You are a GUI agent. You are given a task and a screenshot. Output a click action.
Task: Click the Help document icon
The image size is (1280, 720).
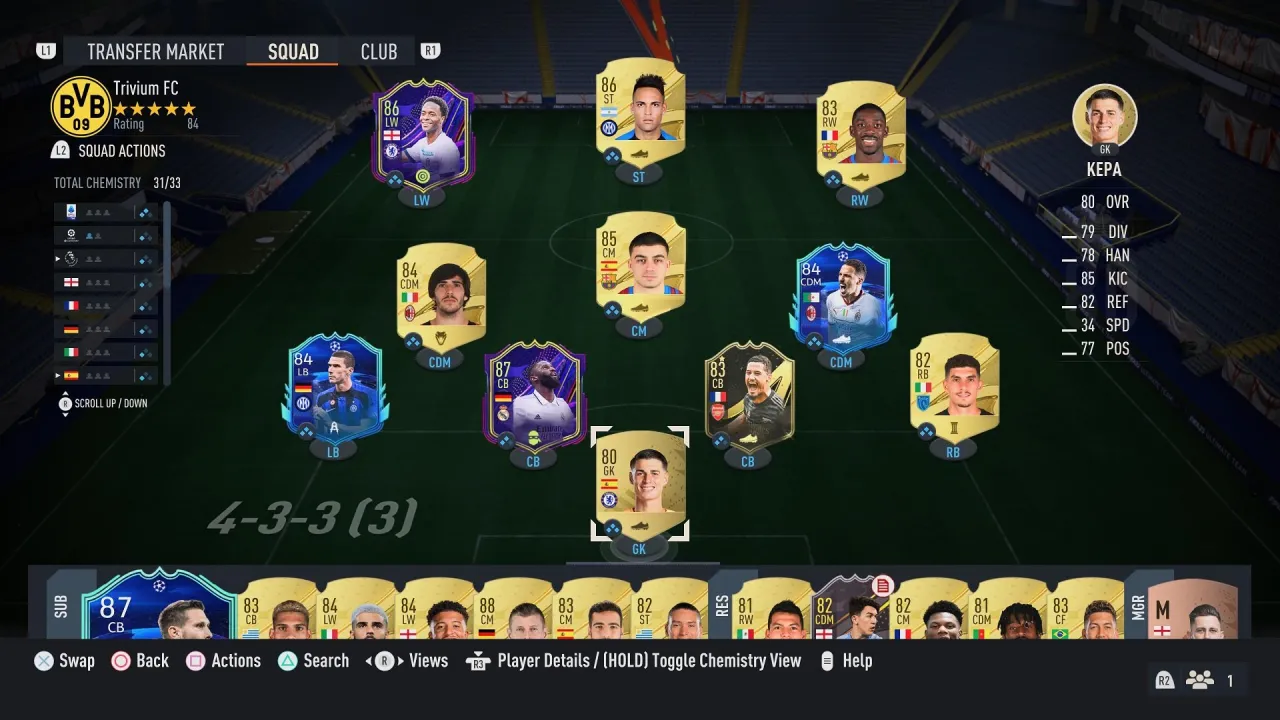point(825,660)
